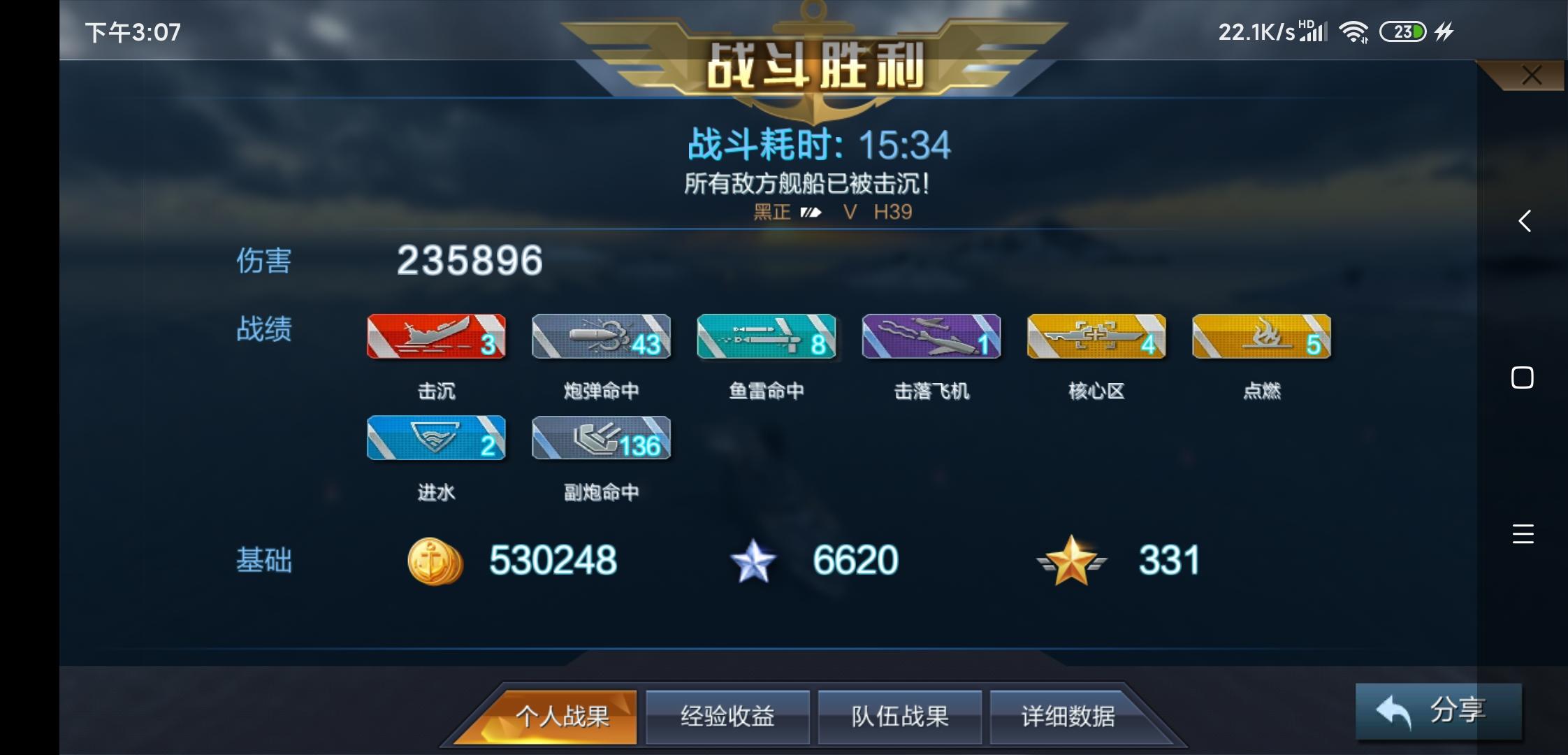This screenshot has height=755, width=1568.
Task: Click the 炮弹命中 shell hits icon showing 43
Action: tap(601, 336)
